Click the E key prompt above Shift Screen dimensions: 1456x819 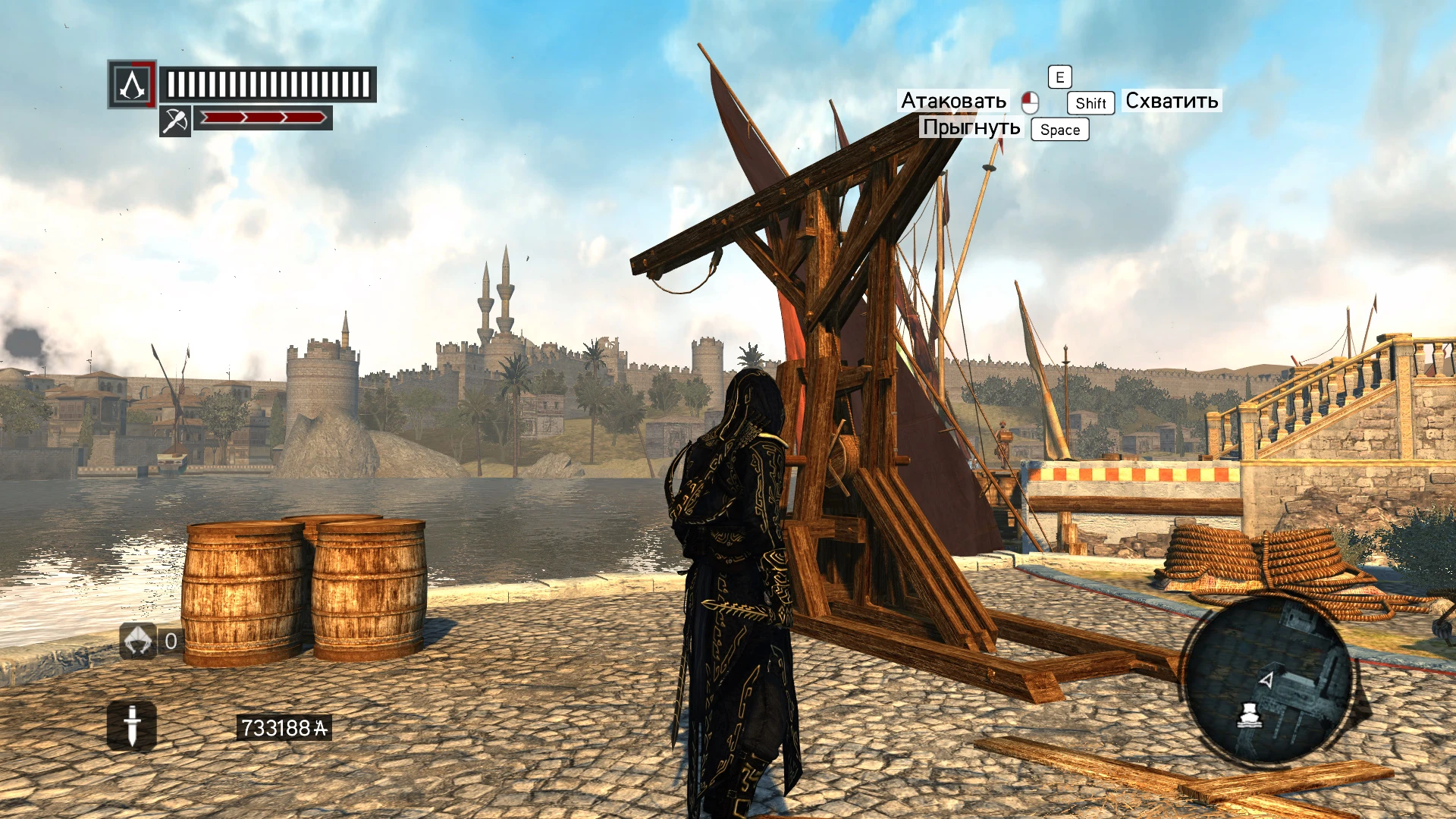1059,77
